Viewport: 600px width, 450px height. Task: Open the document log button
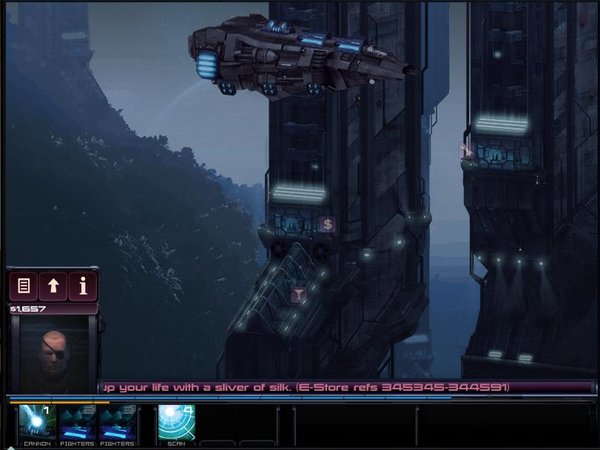24,286
